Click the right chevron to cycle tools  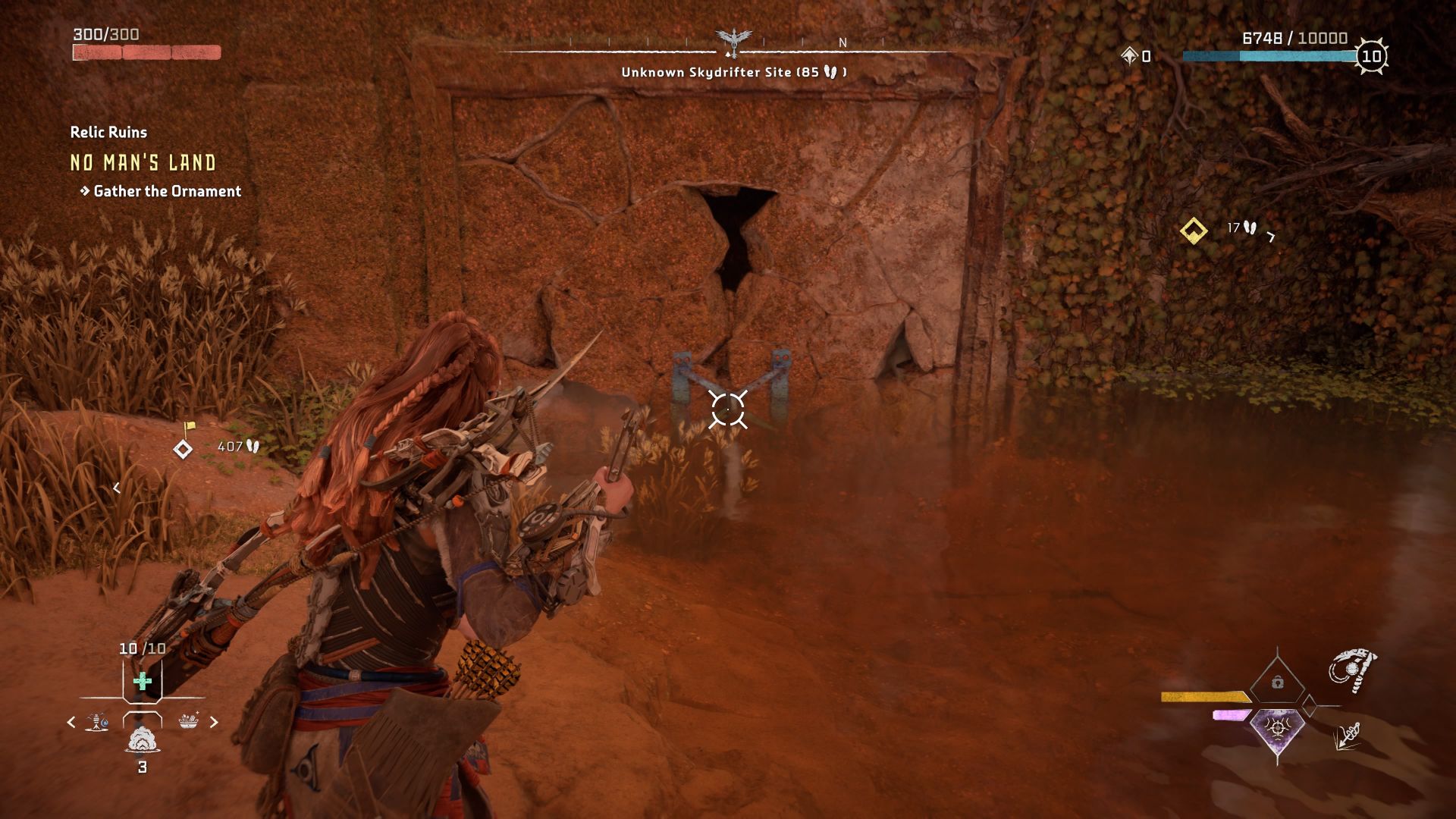pyautogui.click(x=214, y=721)
